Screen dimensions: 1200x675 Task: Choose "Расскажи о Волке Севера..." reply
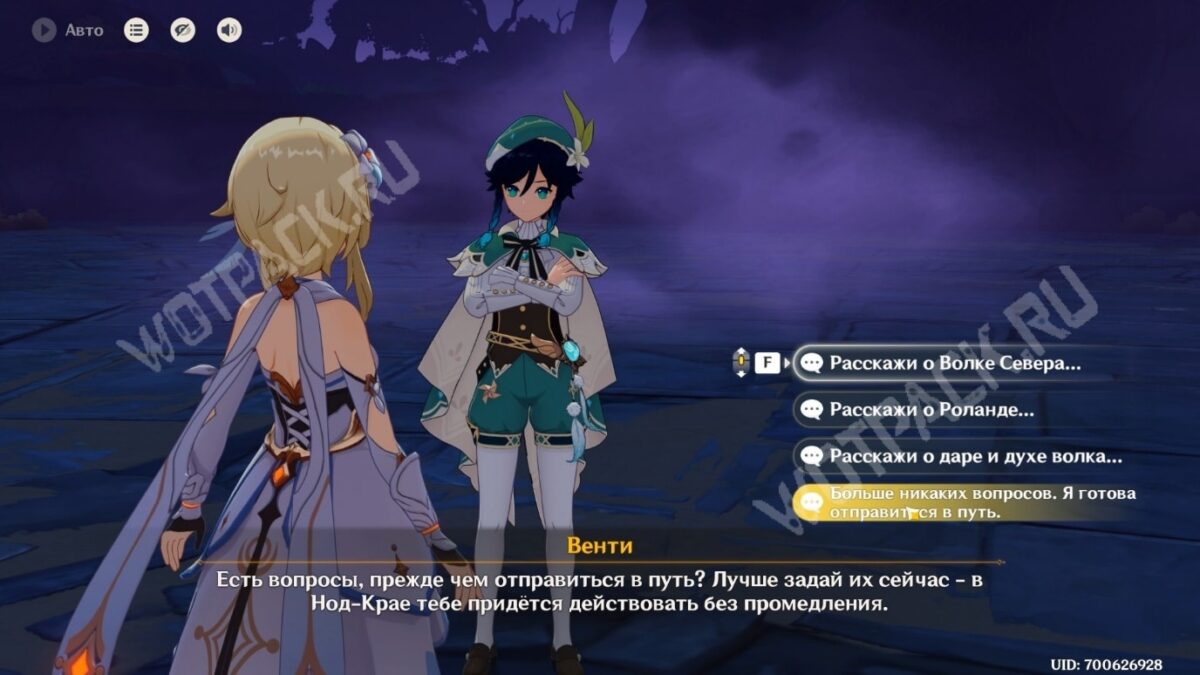point(954,363)
